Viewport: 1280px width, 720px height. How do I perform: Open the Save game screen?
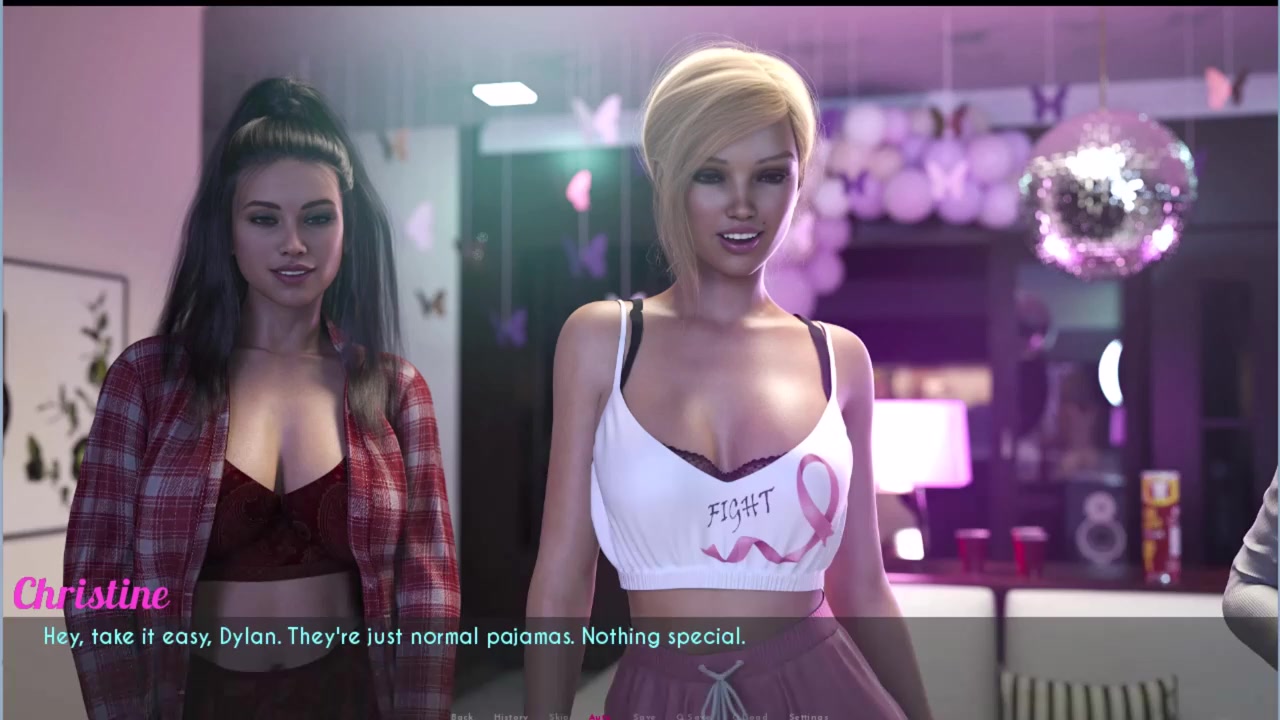[x=644, y=716]
